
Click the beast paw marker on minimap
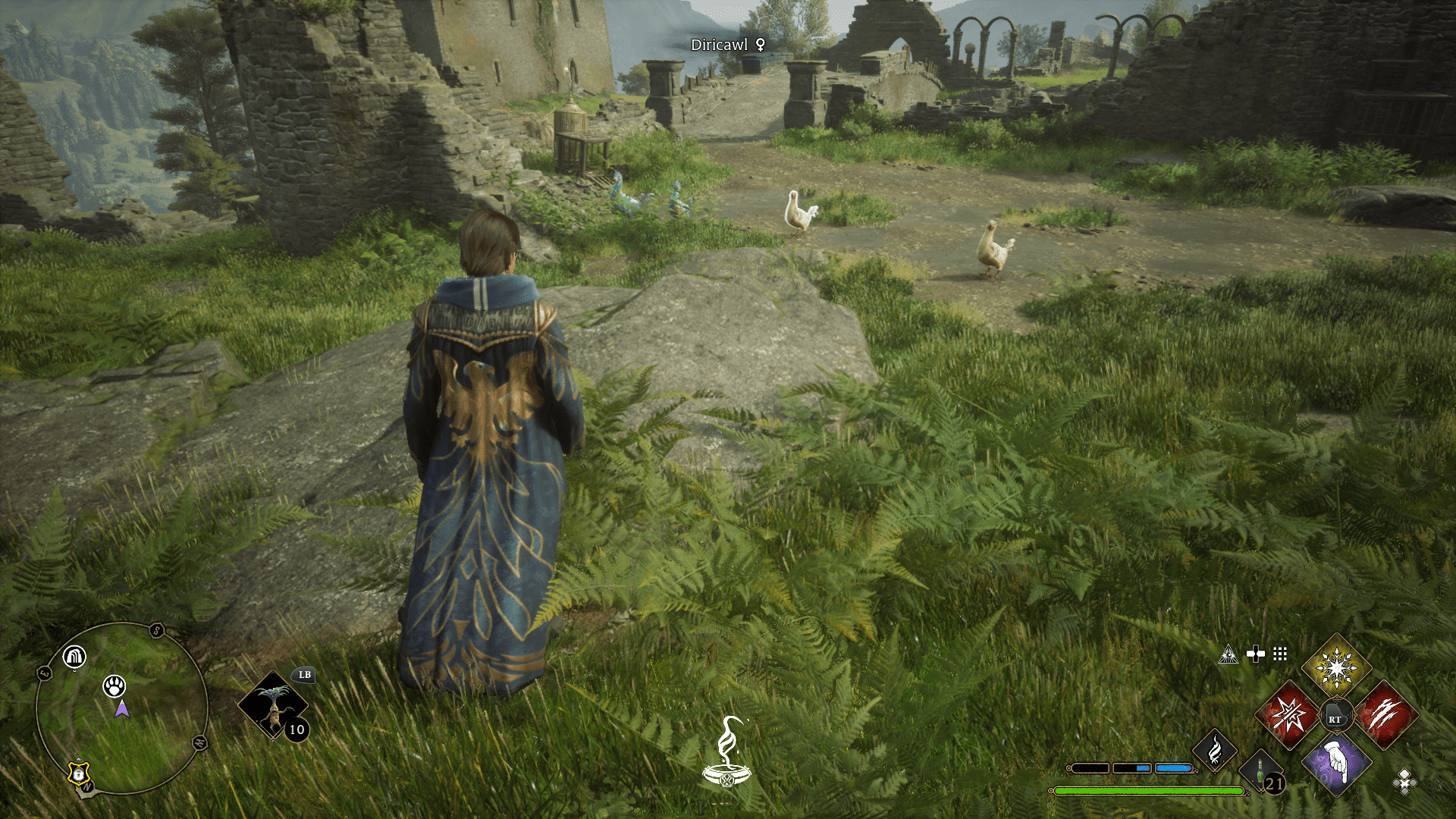[x=114, y=688]
